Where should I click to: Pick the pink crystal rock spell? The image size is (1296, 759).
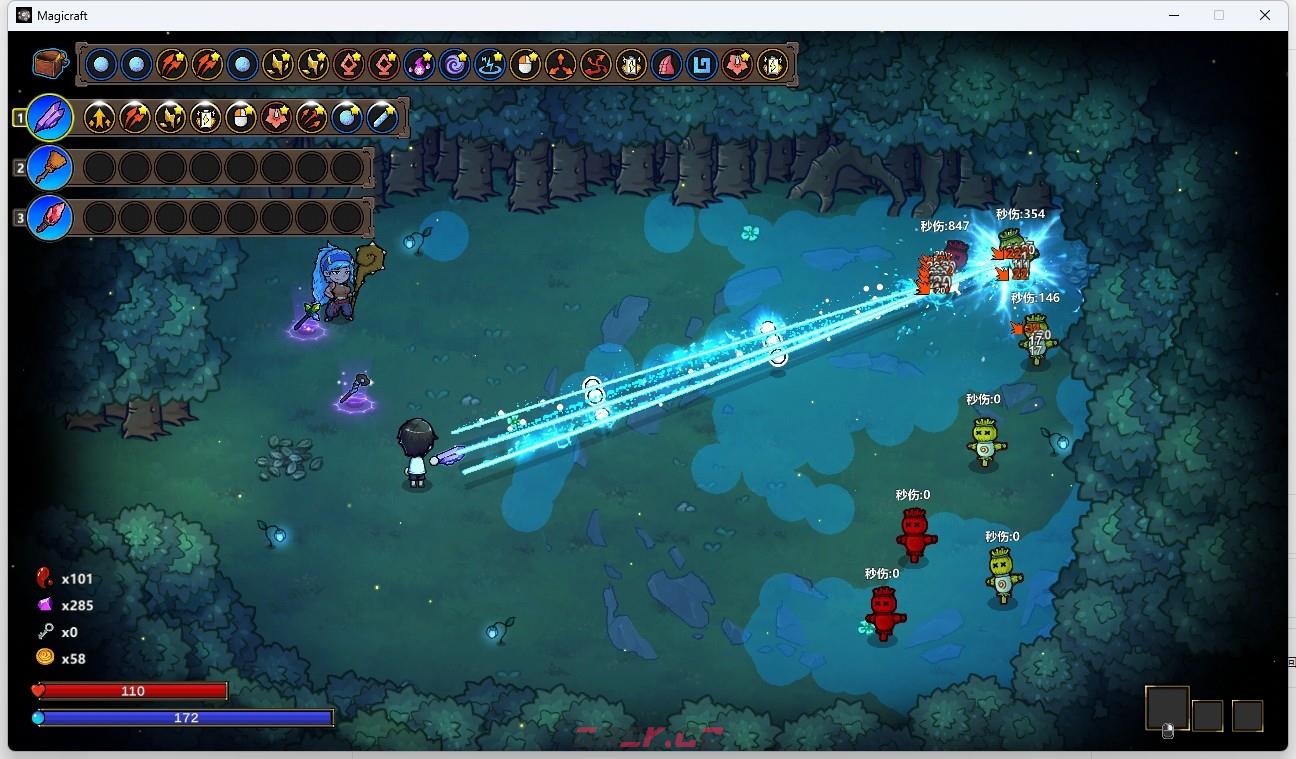click(666, 66)
